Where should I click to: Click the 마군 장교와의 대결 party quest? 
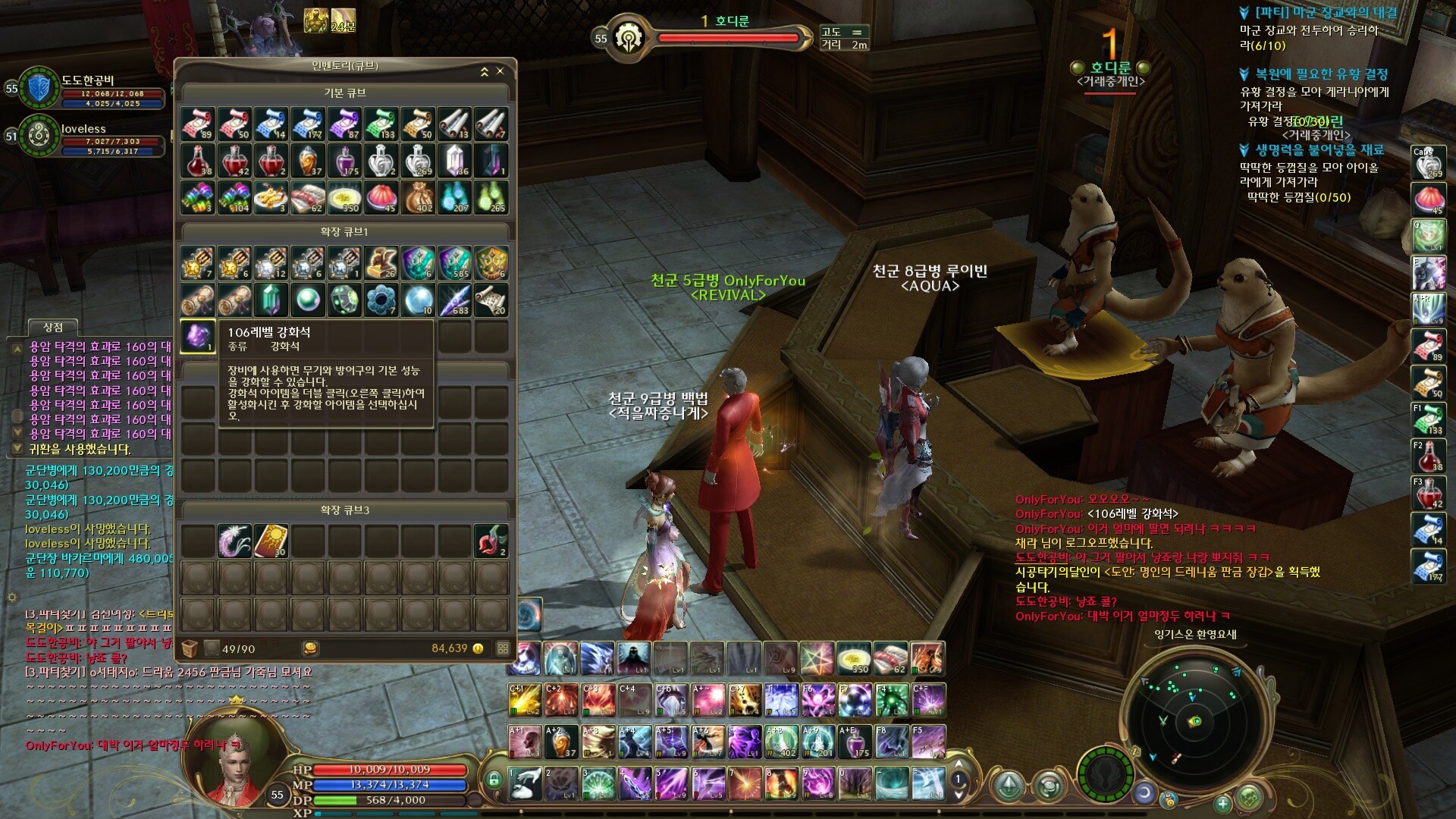1326,13
